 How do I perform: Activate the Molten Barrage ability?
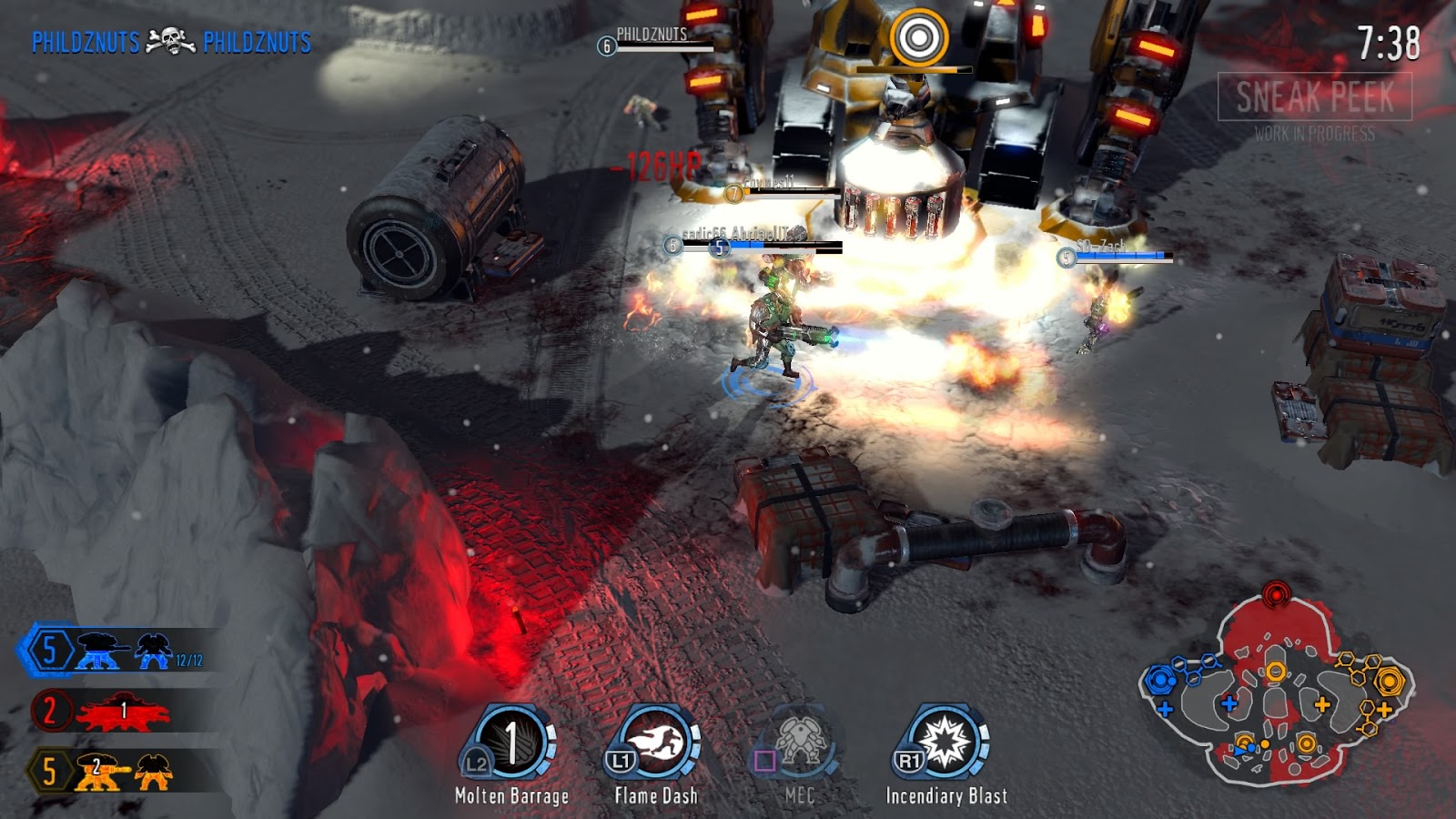(x=511, y=743)
